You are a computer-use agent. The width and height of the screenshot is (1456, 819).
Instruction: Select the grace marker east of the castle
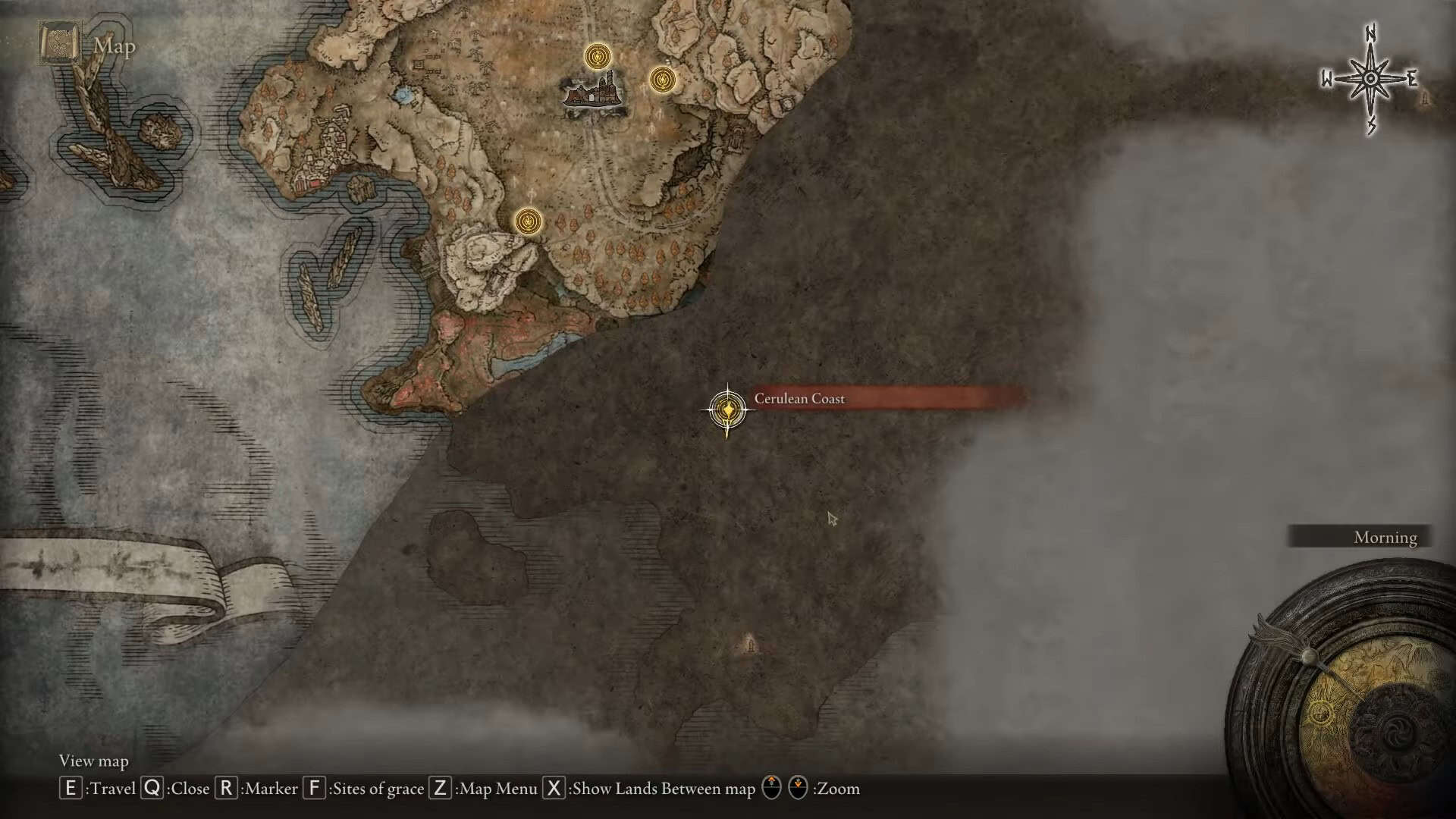[x=662, y=79]
